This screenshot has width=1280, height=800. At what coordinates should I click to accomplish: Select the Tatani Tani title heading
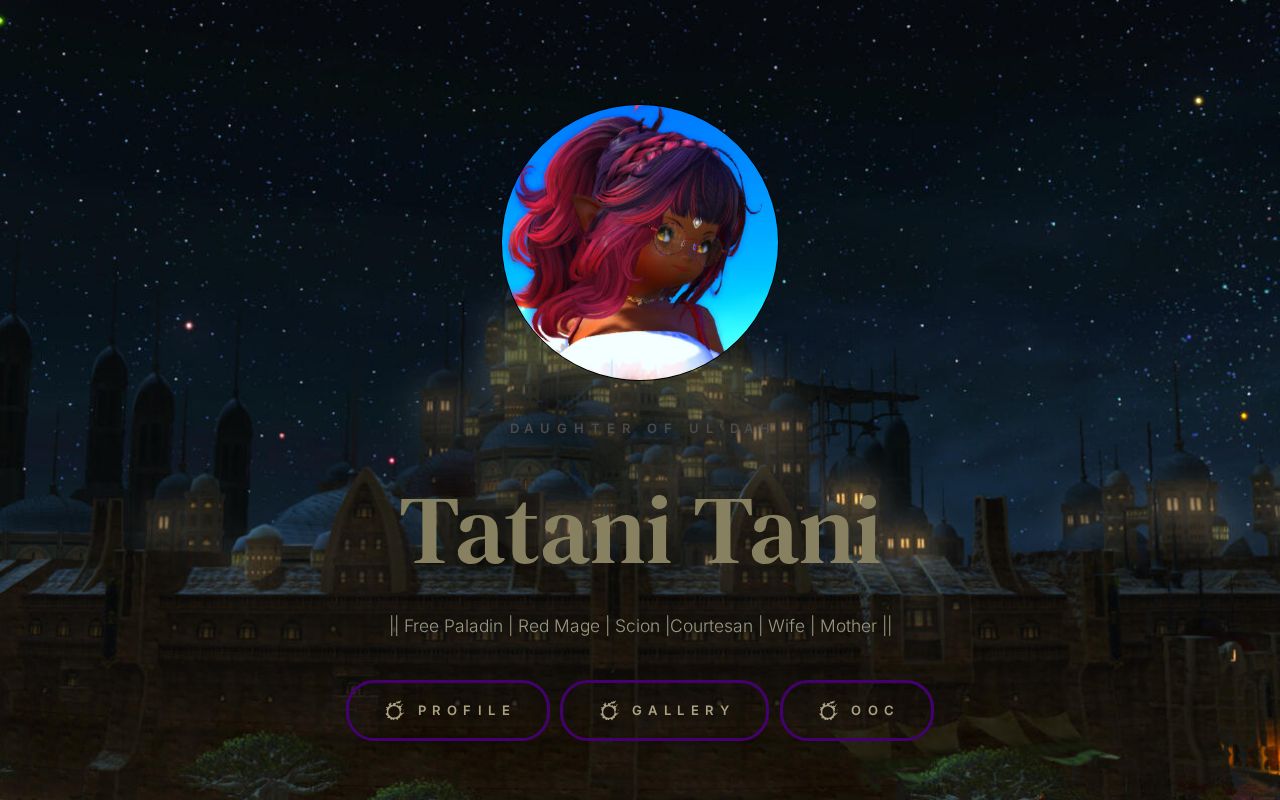coord(640,530)
